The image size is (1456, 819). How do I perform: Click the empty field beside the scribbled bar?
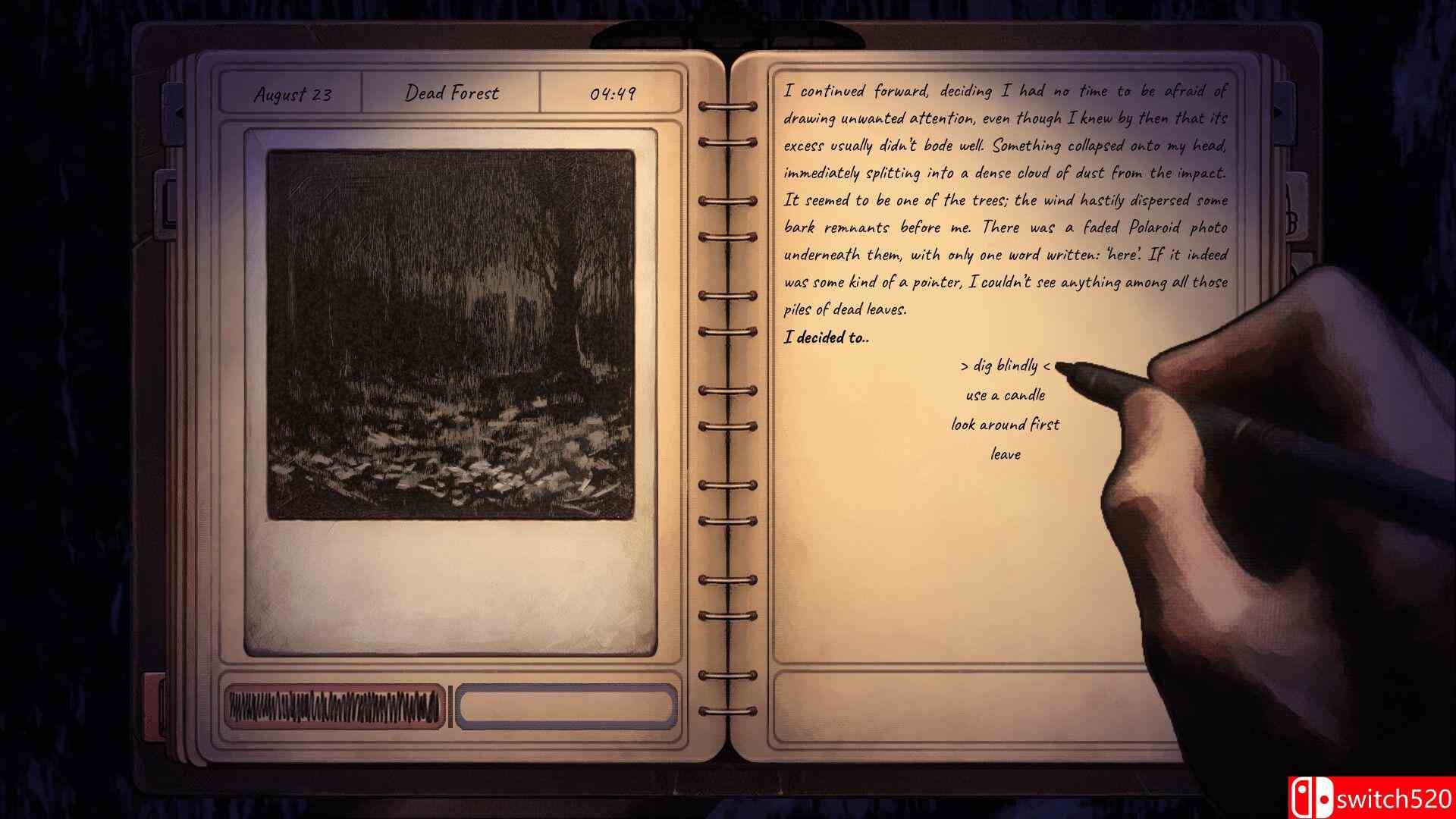click(565, 705)
